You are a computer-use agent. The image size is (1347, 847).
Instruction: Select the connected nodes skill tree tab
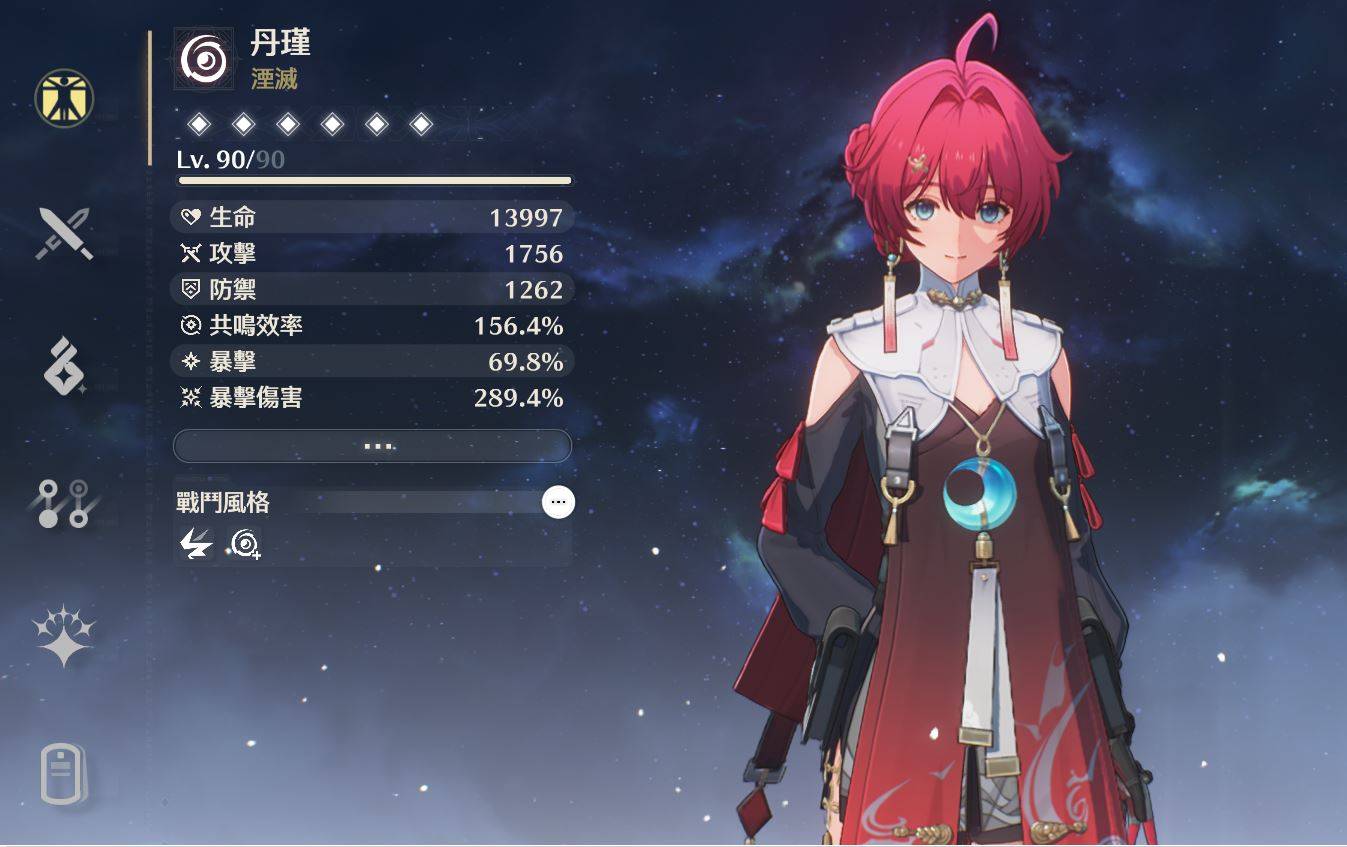click(64, 503)
